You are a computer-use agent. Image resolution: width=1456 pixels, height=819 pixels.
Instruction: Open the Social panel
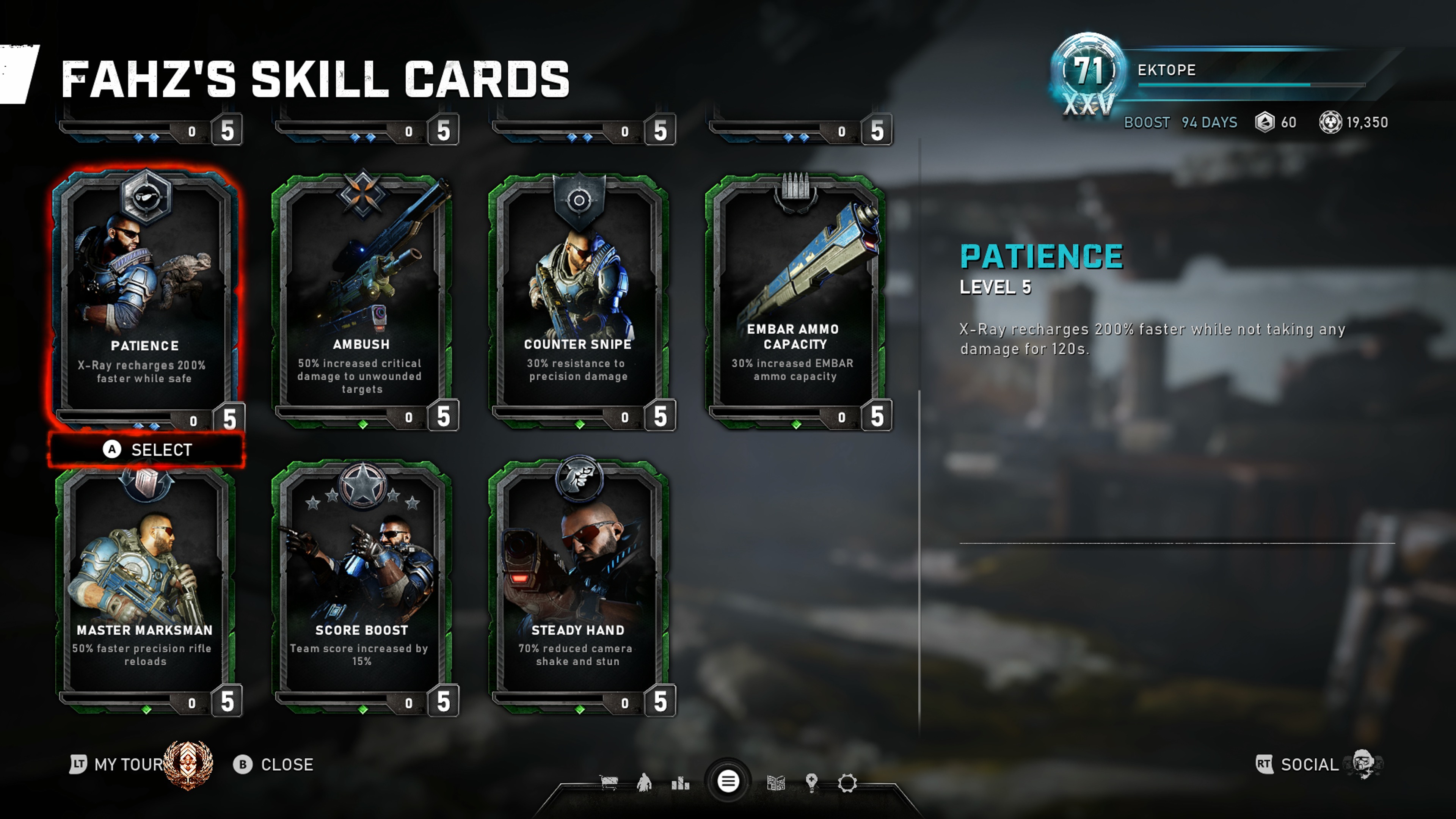point(1309,764)
